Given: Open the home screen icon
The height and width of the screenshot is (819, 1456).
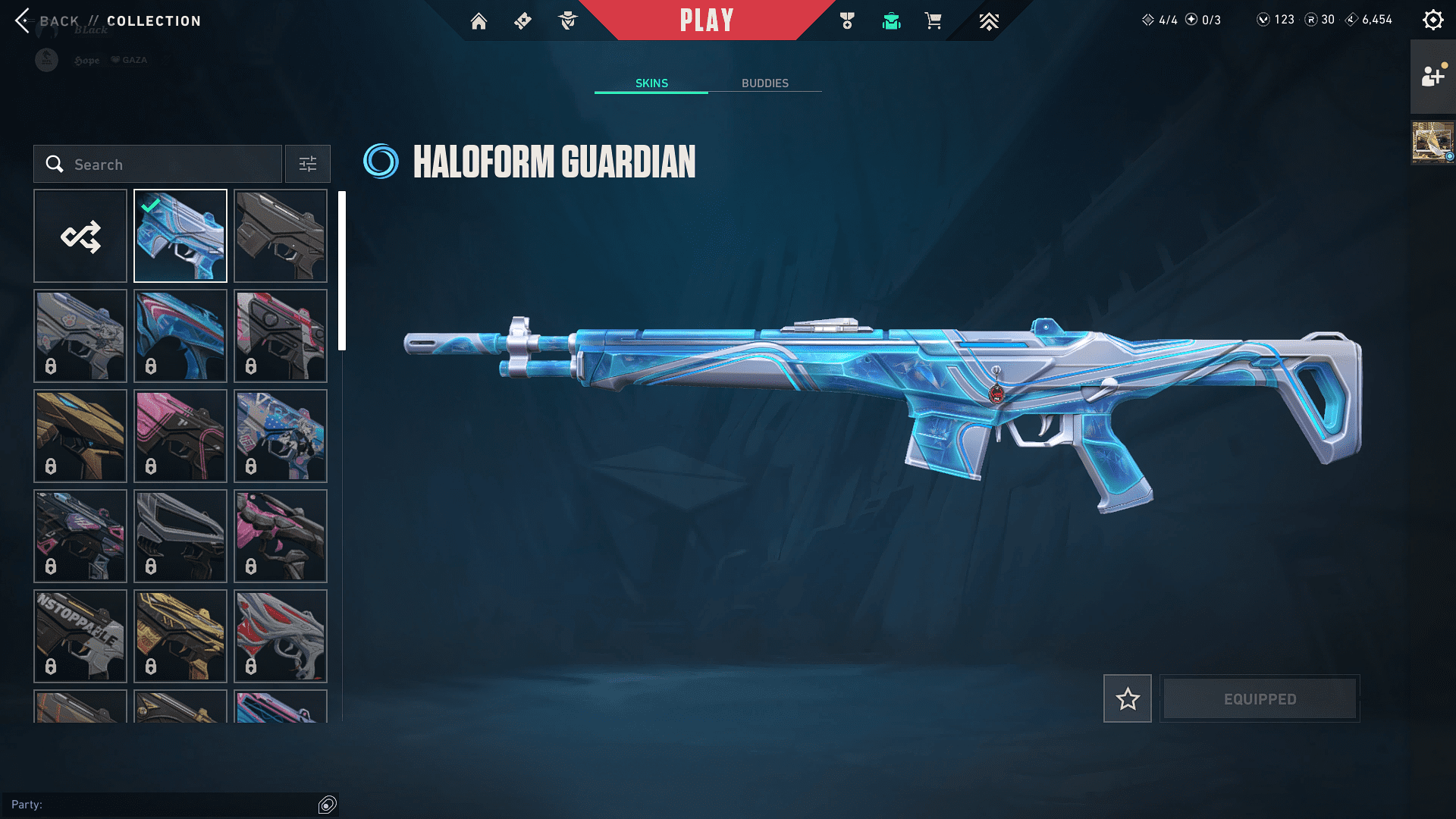Looking at the screenshot, I should [479, 21].
